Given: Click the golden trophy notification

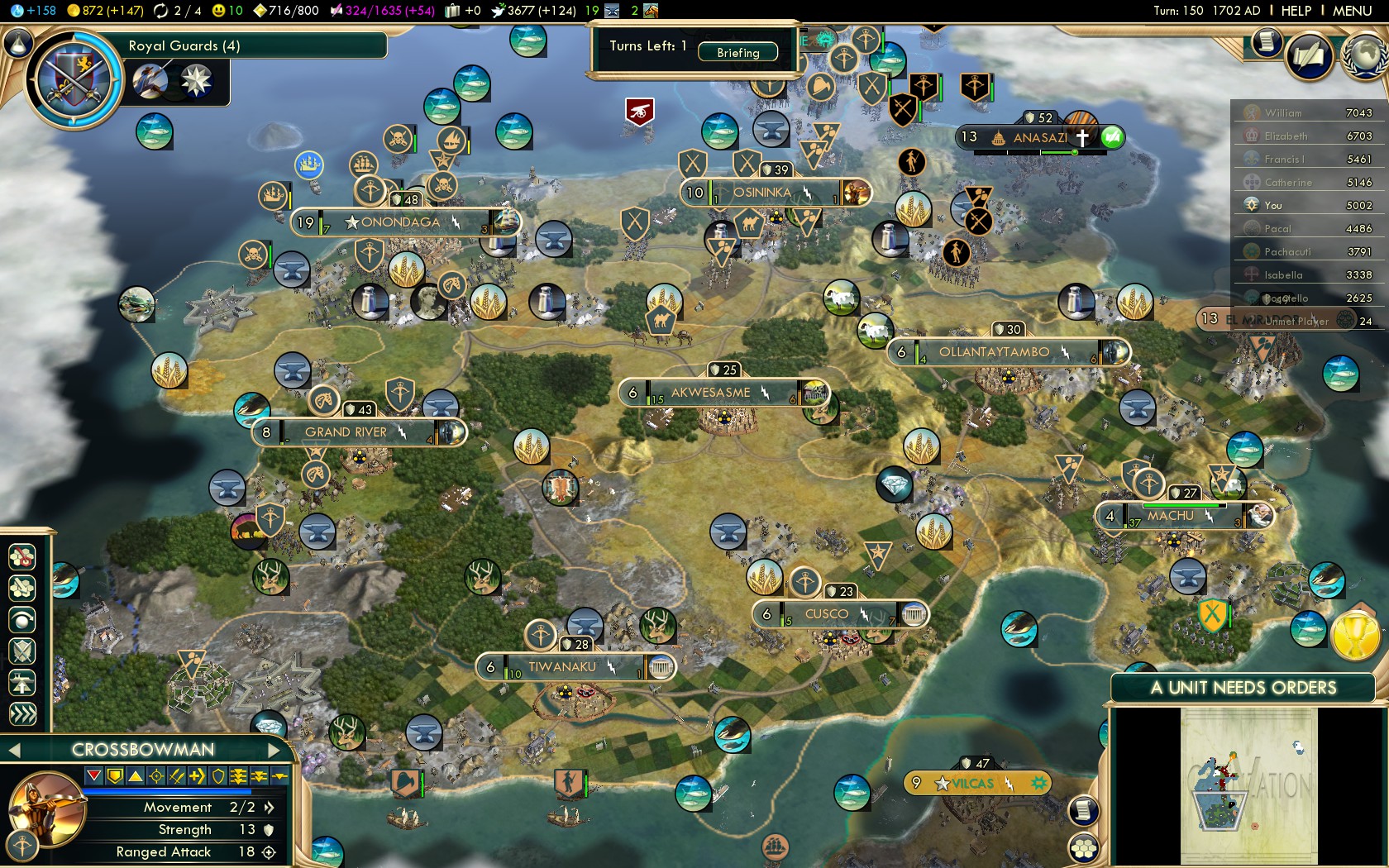Looking at the screenshot, I should point(1354,637).
